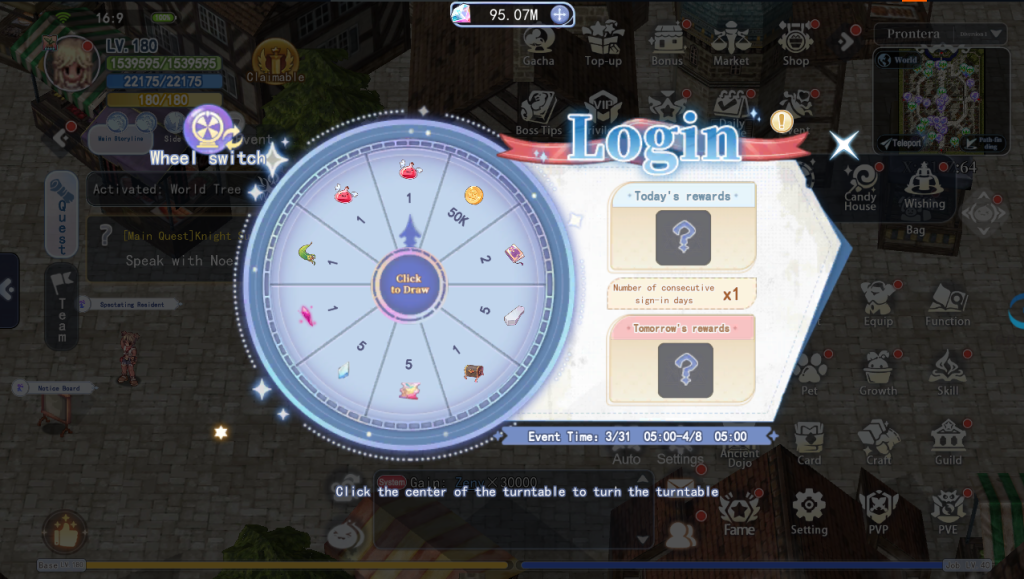Select the Tomorrow's rewards mystery box
The width and height of the screenshot is (1024, 579).
[x=685, y=370]
